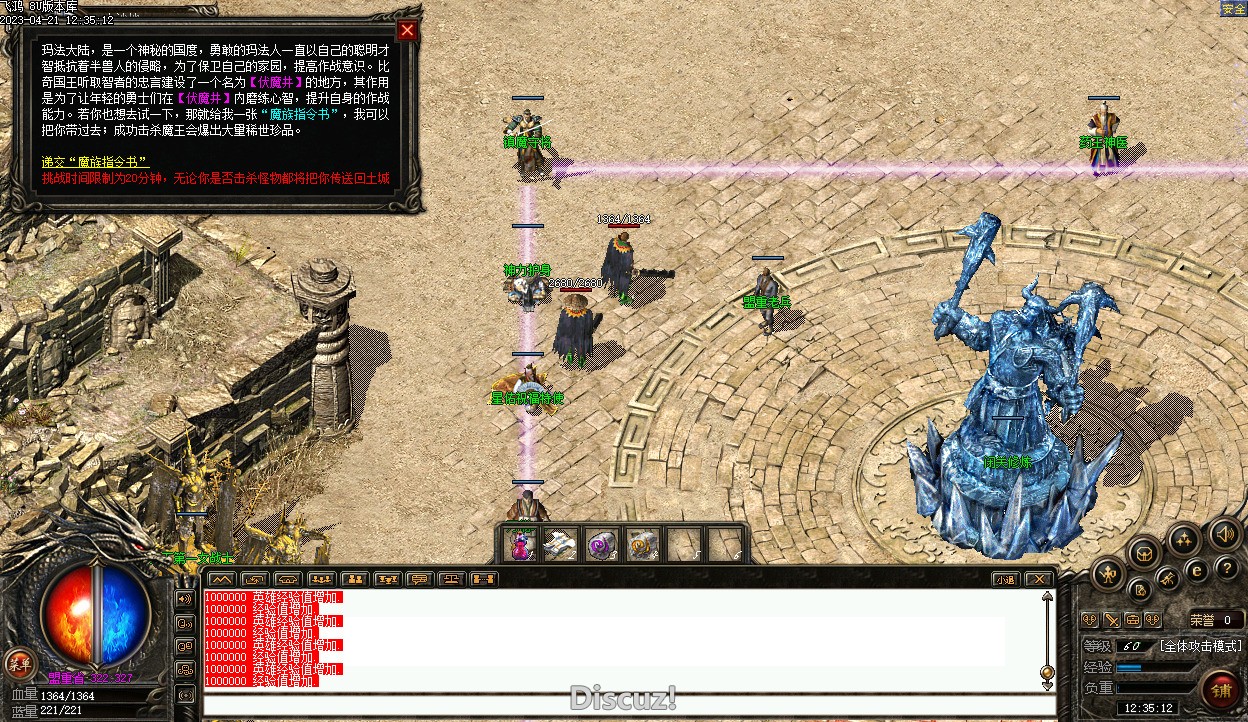Select the orange spiral scroll in the hotbar
The height and width of the screenshot is (722, 1248).
tap(642, 545)
